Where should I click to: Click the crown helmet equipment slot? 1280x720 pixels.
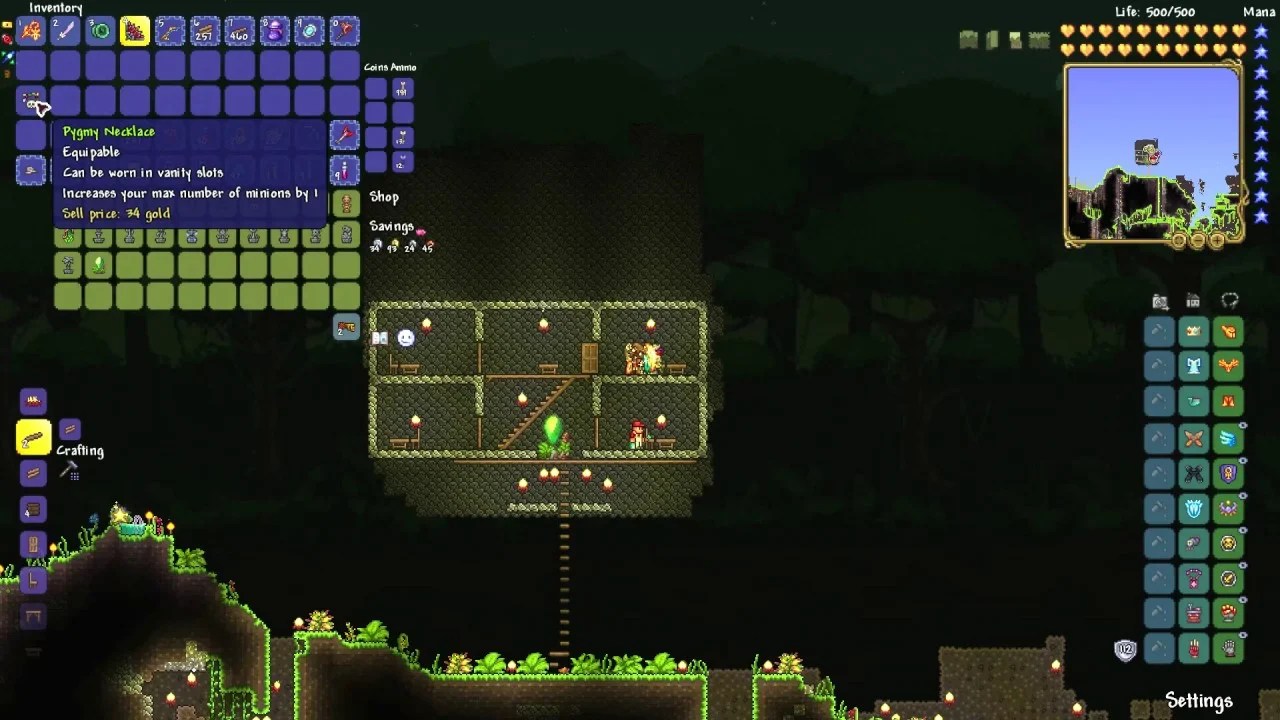(x=1193, y=331)
